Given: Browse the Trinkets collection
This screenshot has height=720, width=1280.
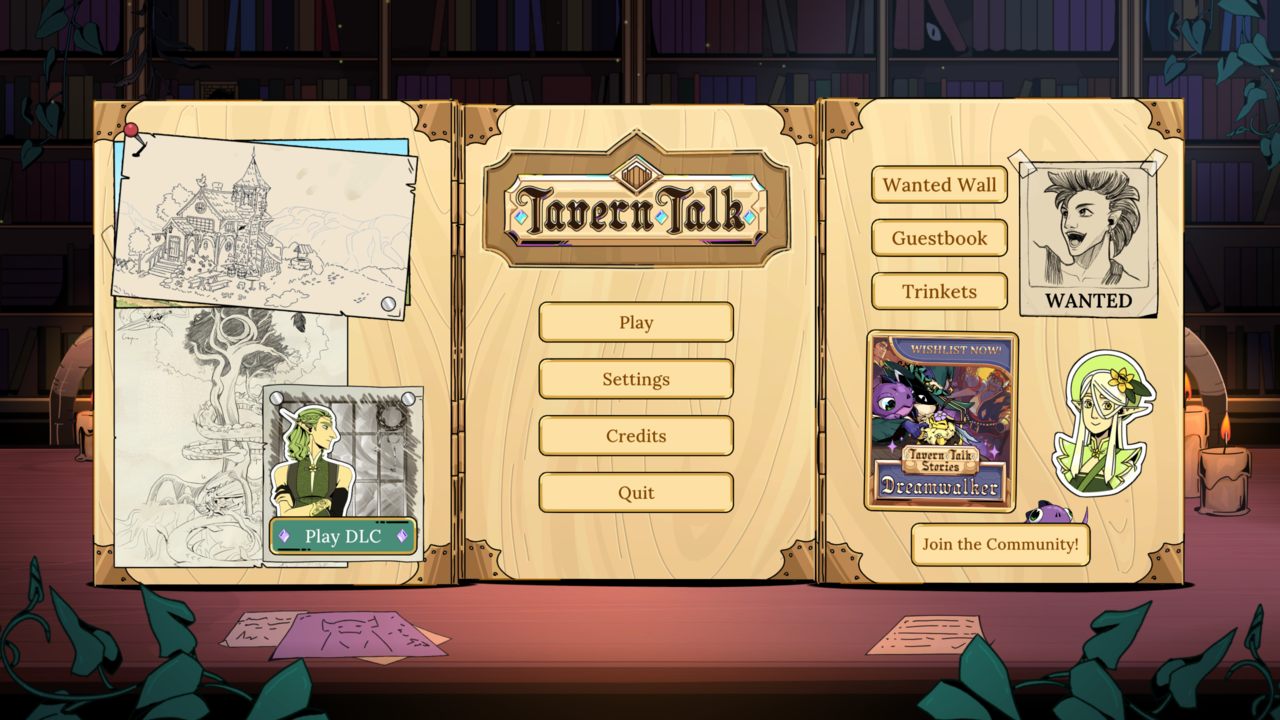Looking at the screenshot, I should pyautogui.click(x=939, y=291).
